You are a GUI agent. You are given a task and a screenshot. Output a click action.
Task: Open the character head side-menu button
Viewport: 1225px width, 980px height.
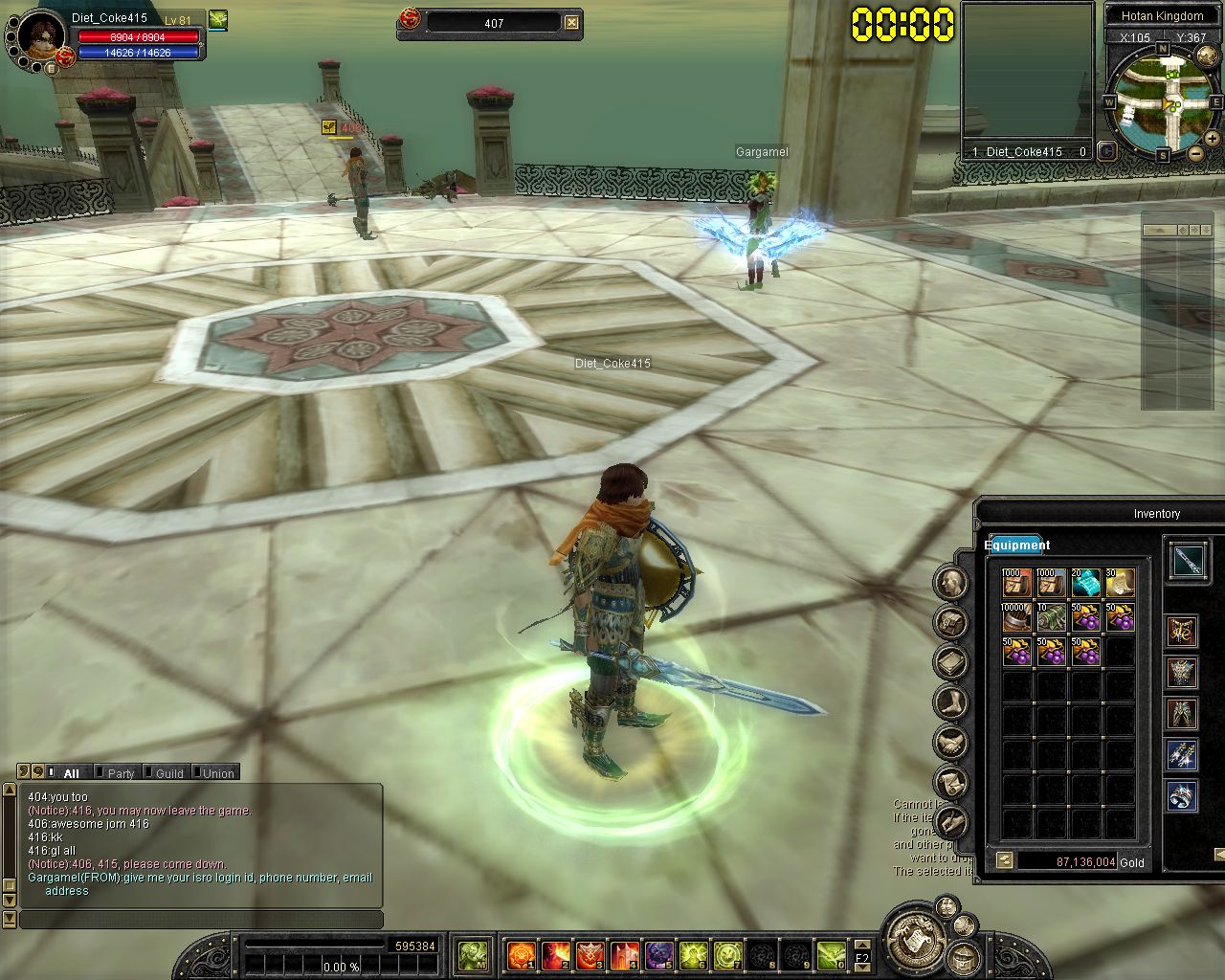(x=951, y=582)
